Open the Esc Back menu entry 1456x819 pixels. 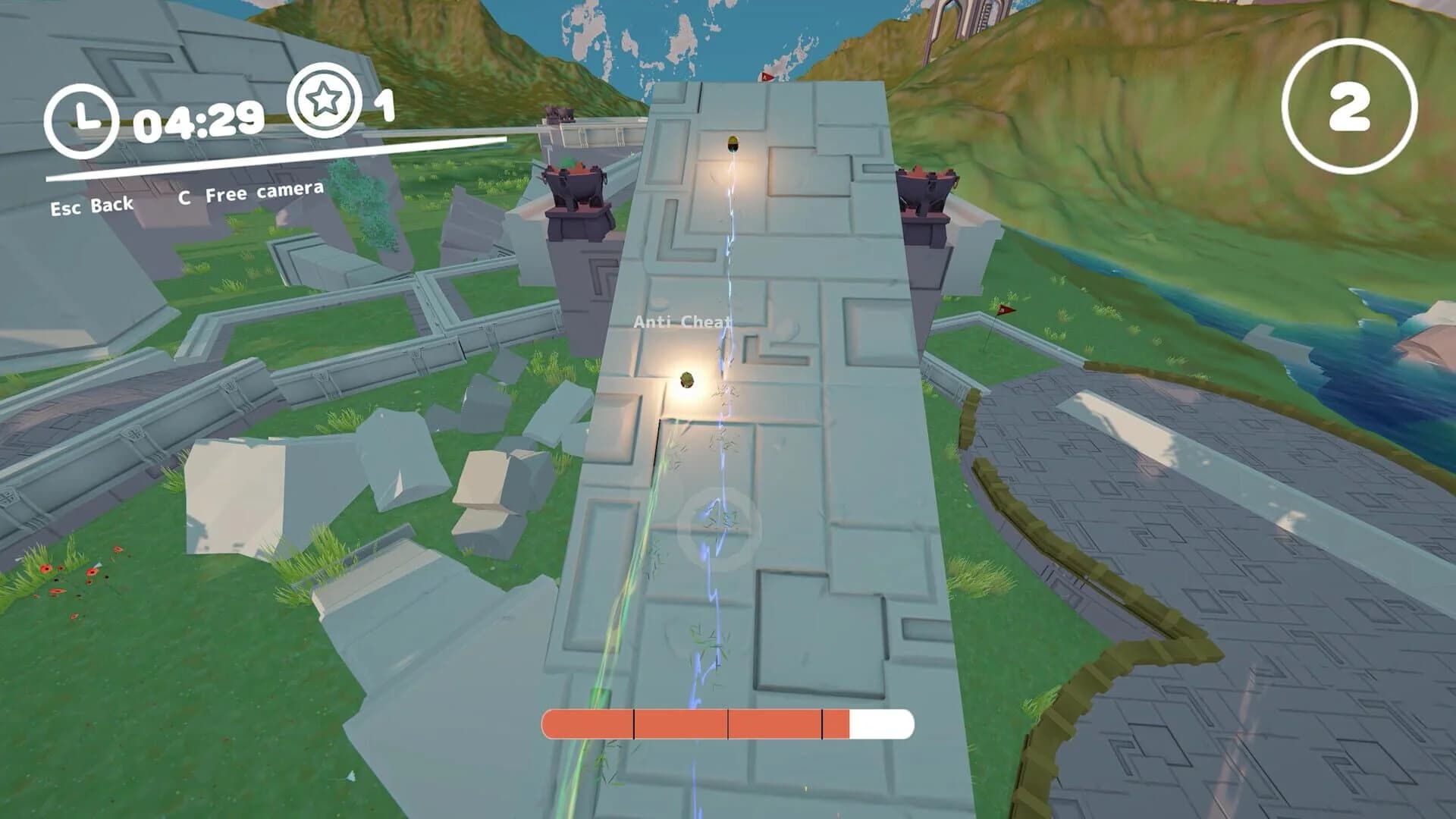click(91, 204)
